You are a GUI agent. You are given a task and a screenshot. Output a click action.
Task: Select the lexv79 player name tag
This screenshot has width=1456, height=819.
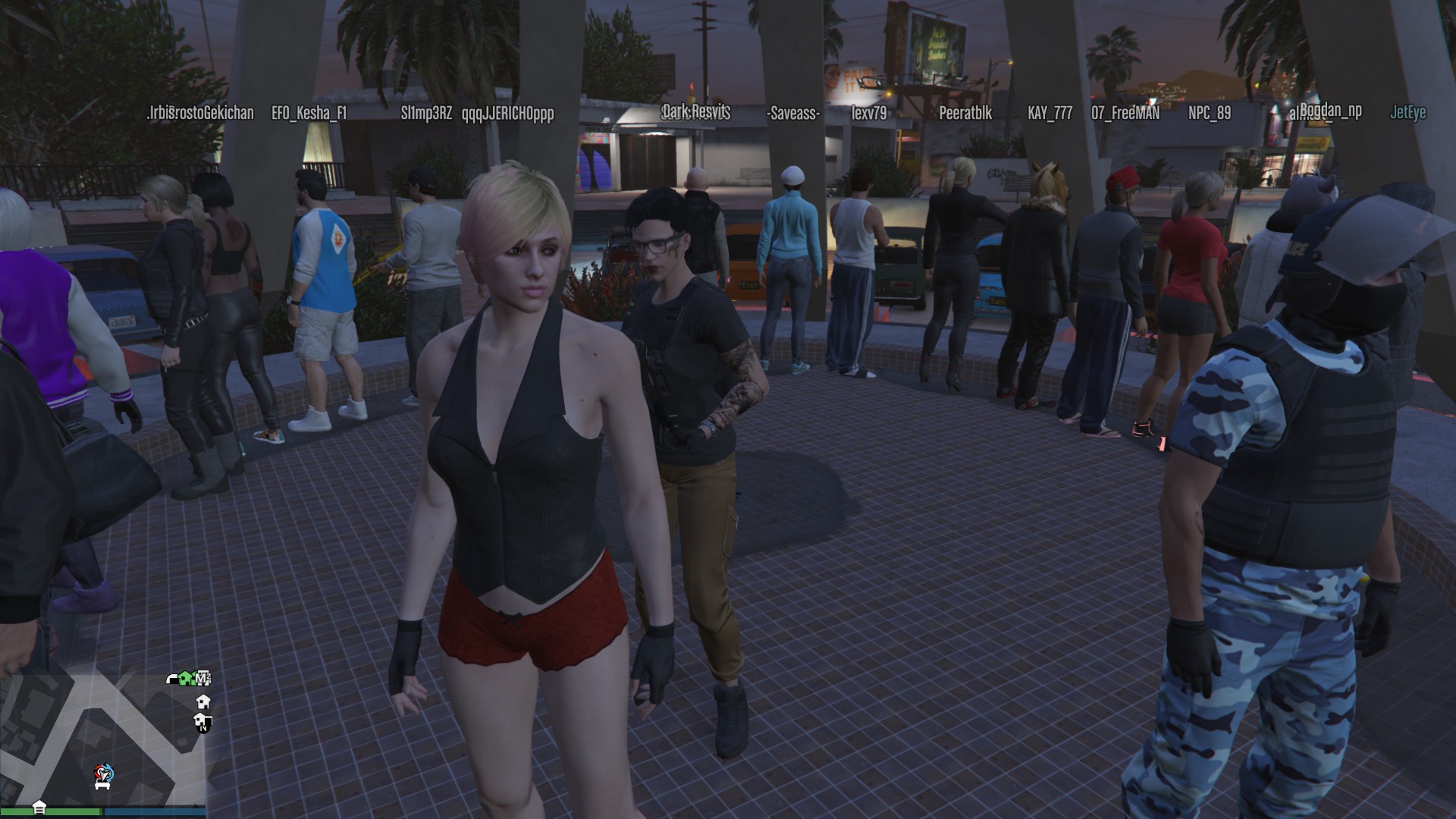(x=868, y=113)
